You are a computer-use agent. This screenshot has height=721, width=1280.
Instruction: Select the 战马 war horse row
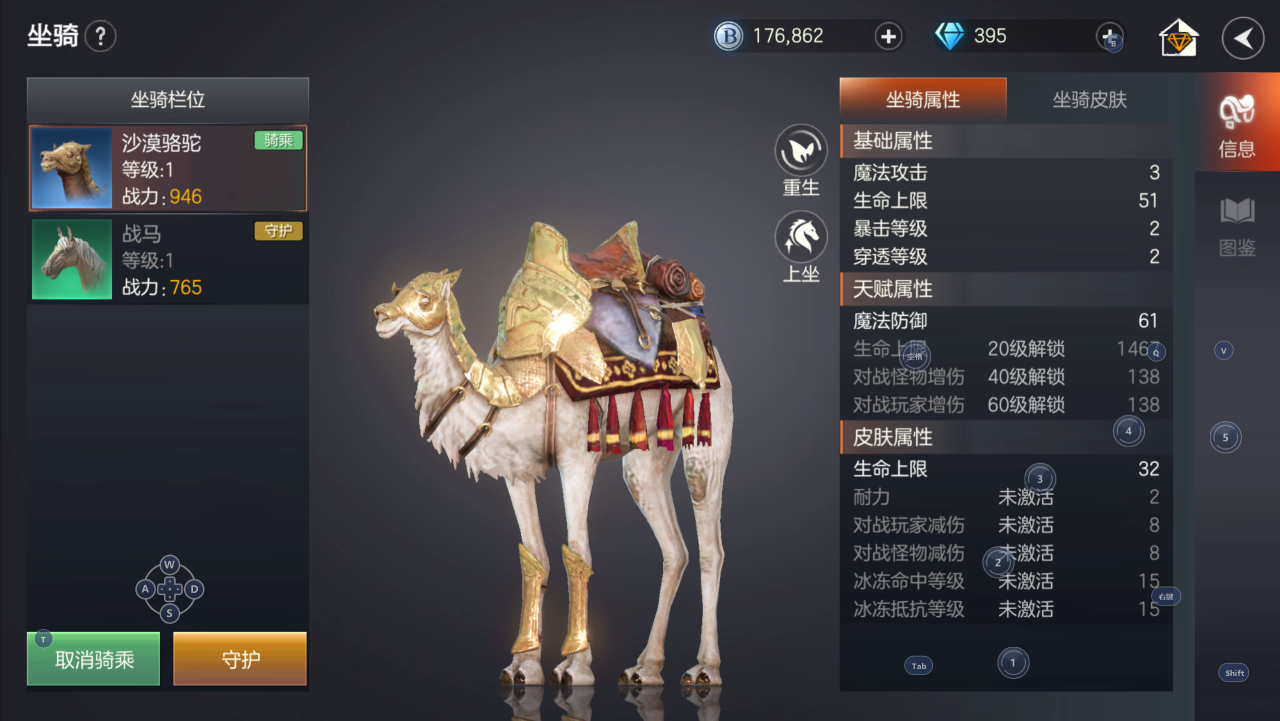pos(168,260)
